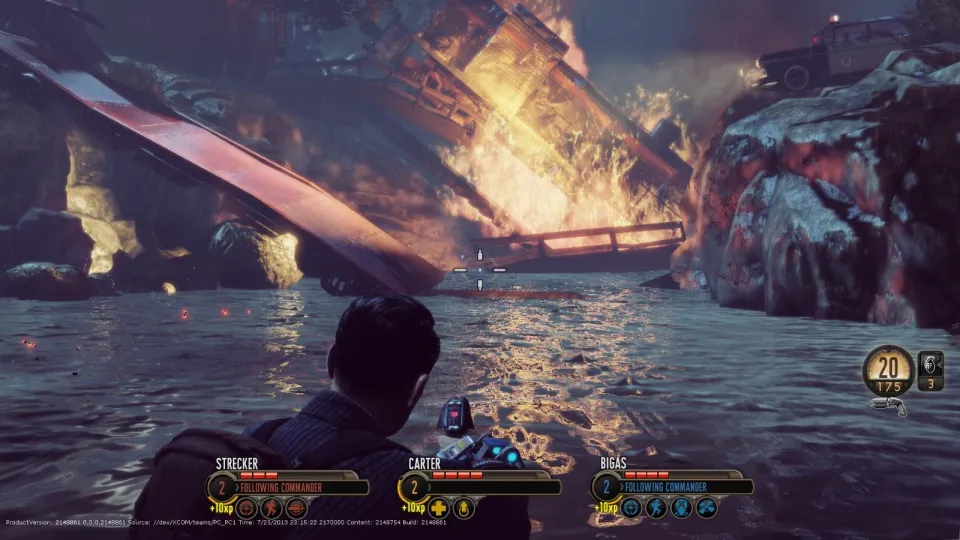Select Strecker's squad status panel

click(x=288, y=486)
